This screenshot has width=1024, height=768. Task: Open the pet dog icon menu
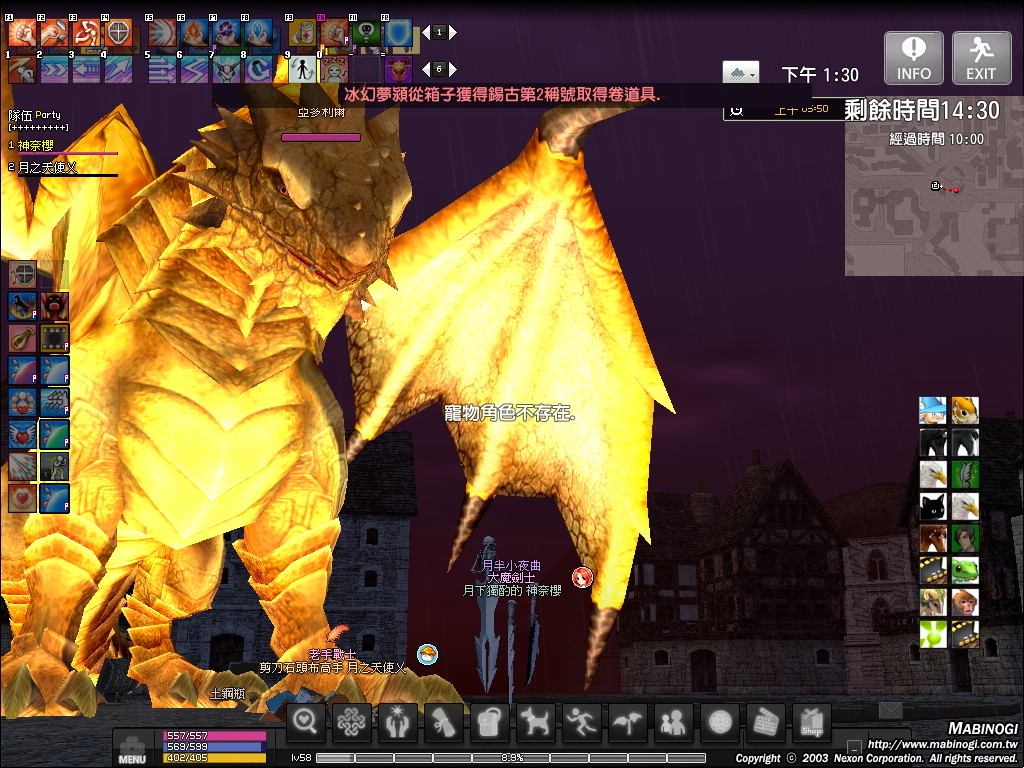[536, 722]
